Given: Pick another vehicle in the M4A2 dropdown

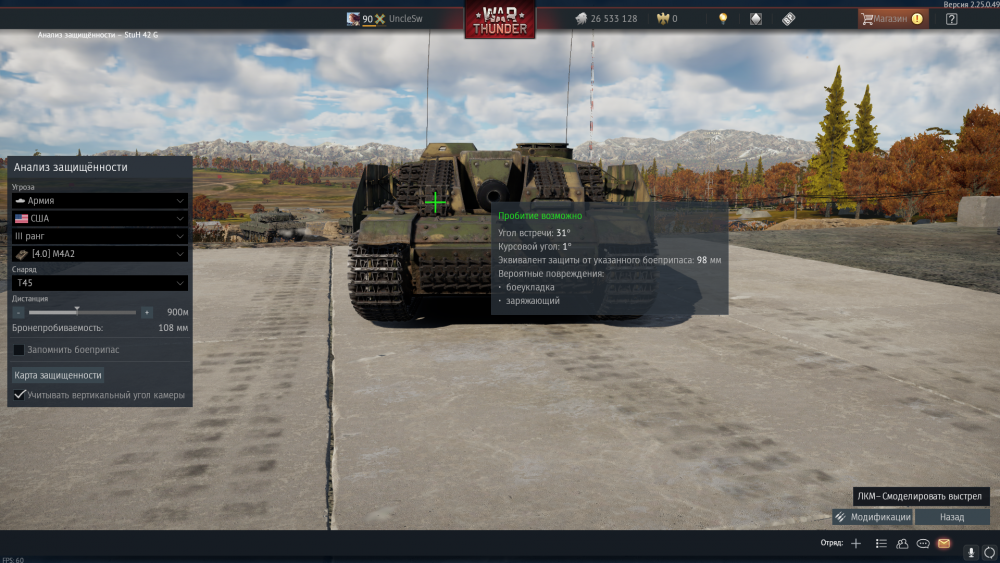Looking at the screenshot, I should [x=99, y=254].
